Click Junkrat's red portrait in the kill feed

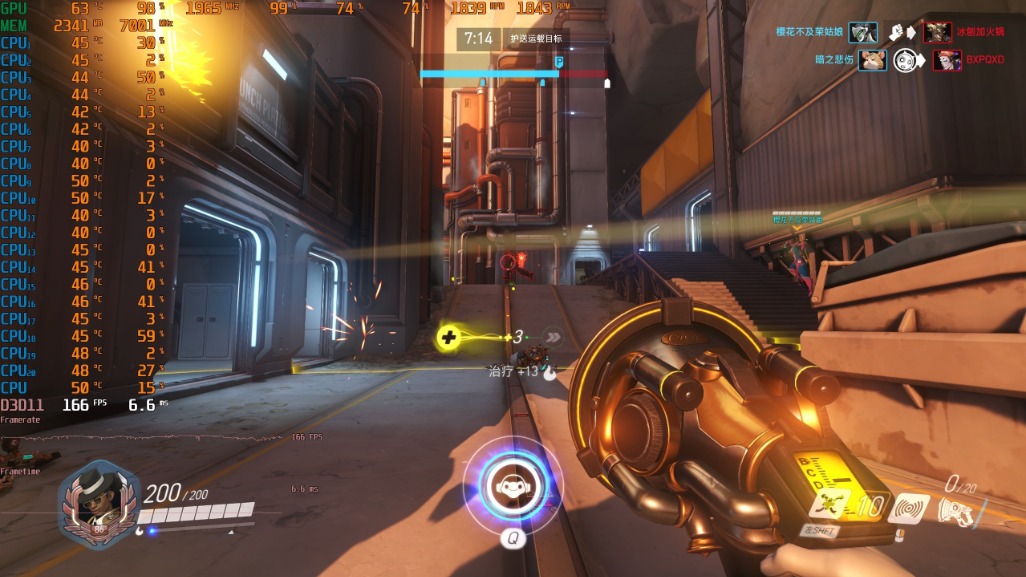pyautogui.click(x=937, y=33)
